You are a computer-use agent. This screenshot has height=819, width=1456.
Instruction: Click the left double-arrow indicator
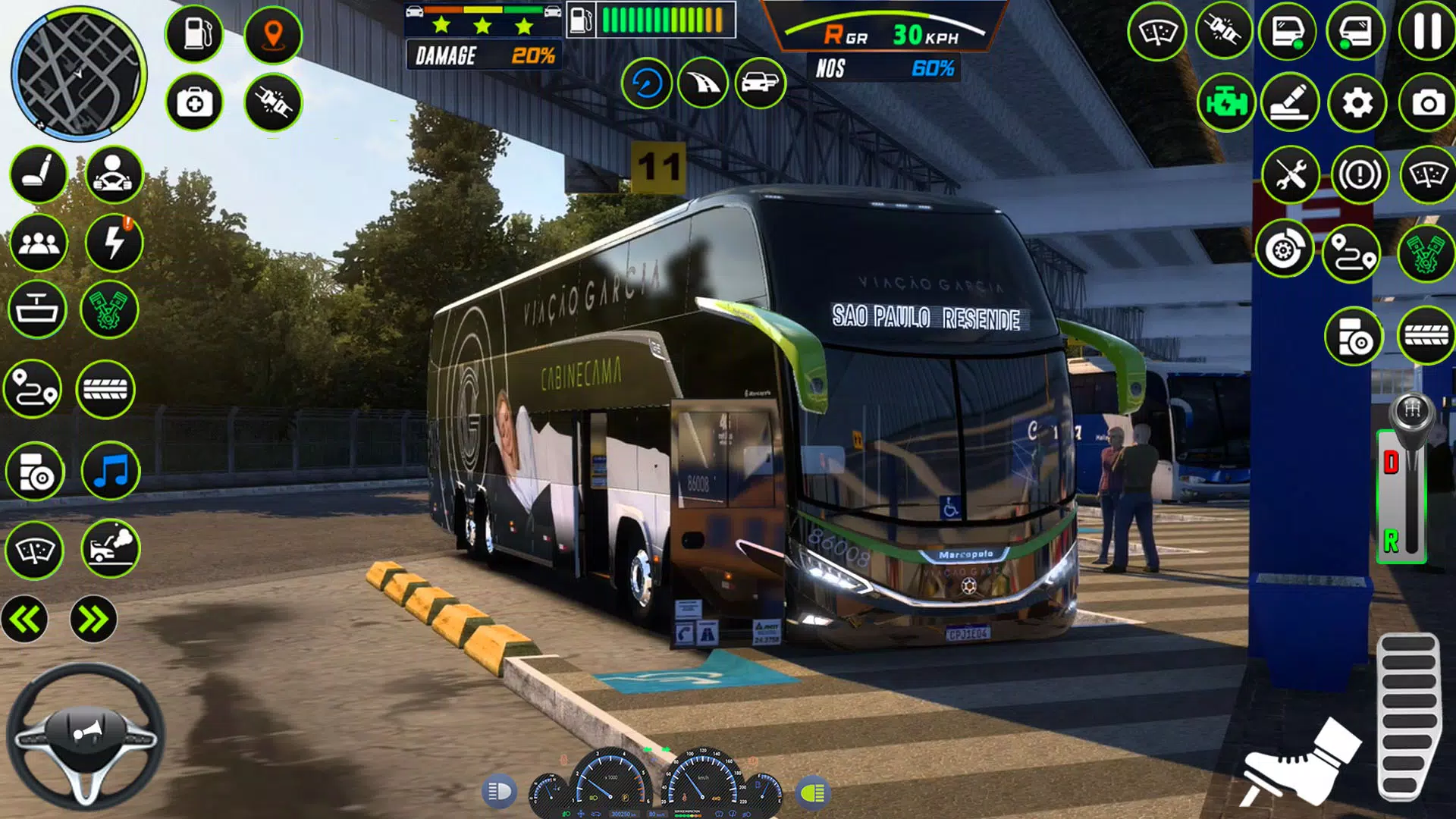point(25,620)
